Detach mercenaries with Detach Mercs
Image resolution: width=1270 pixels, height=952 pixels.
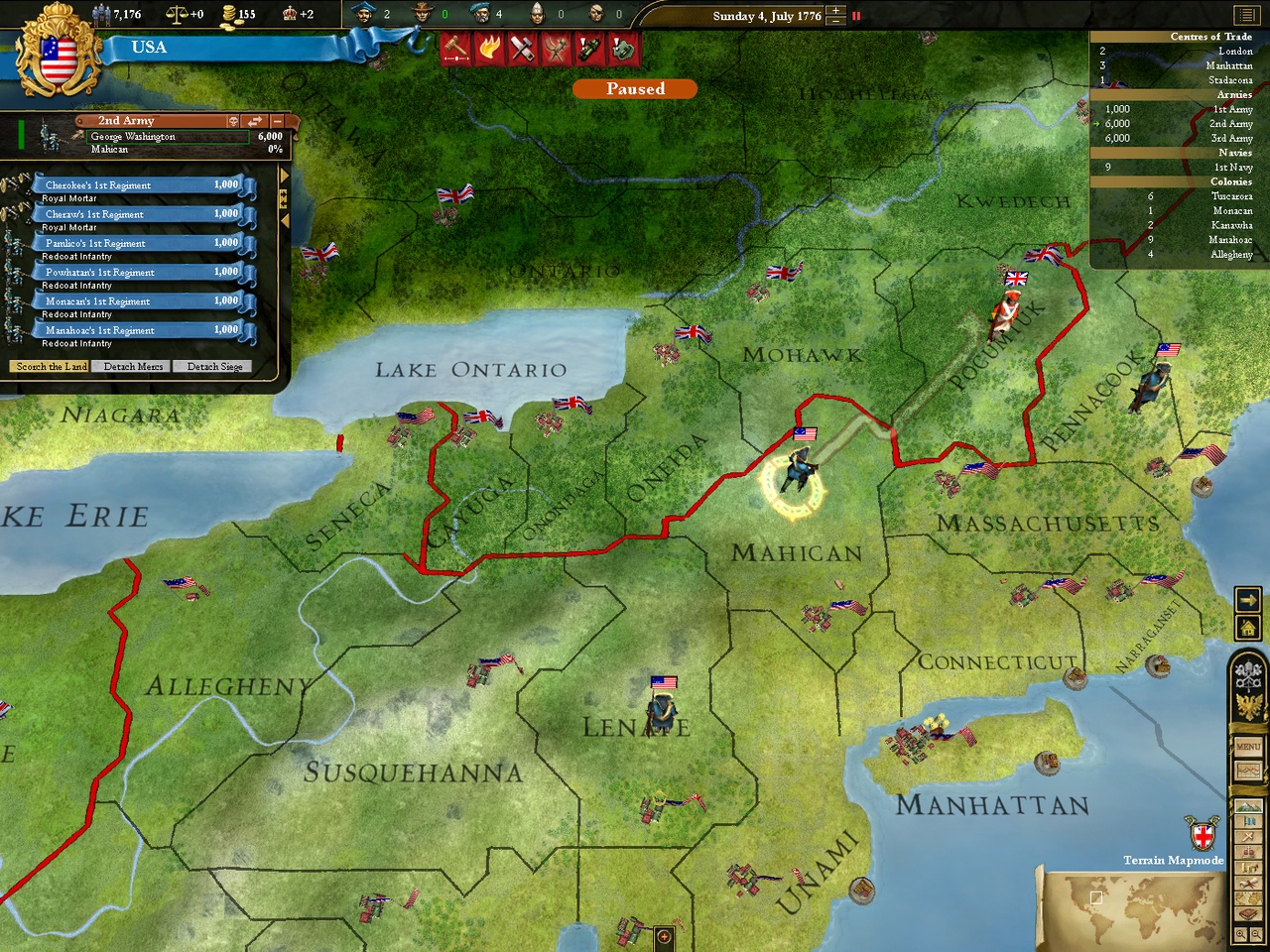(133, 367)
